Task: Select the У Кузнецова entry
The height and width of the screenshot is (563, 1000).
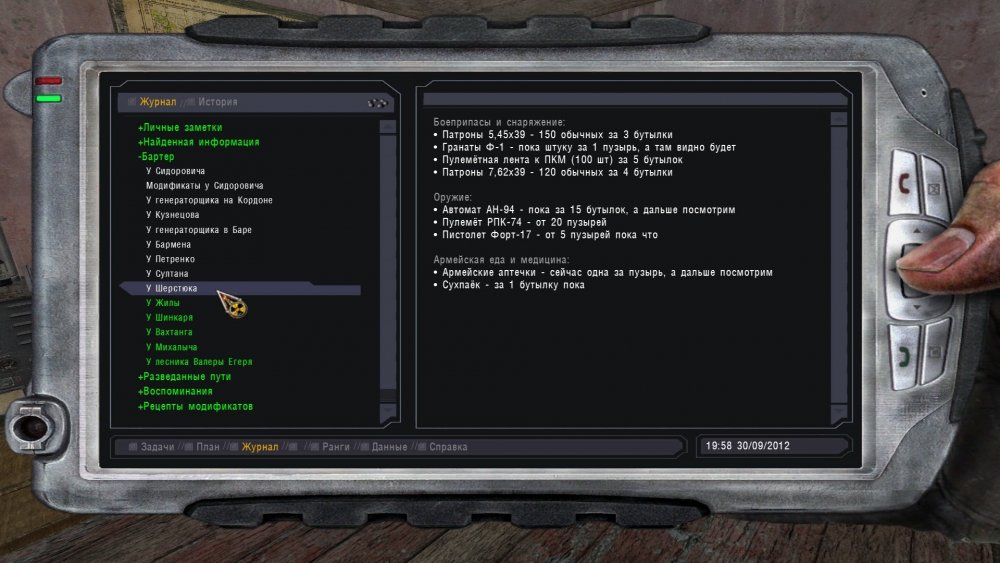Action: 173,215
